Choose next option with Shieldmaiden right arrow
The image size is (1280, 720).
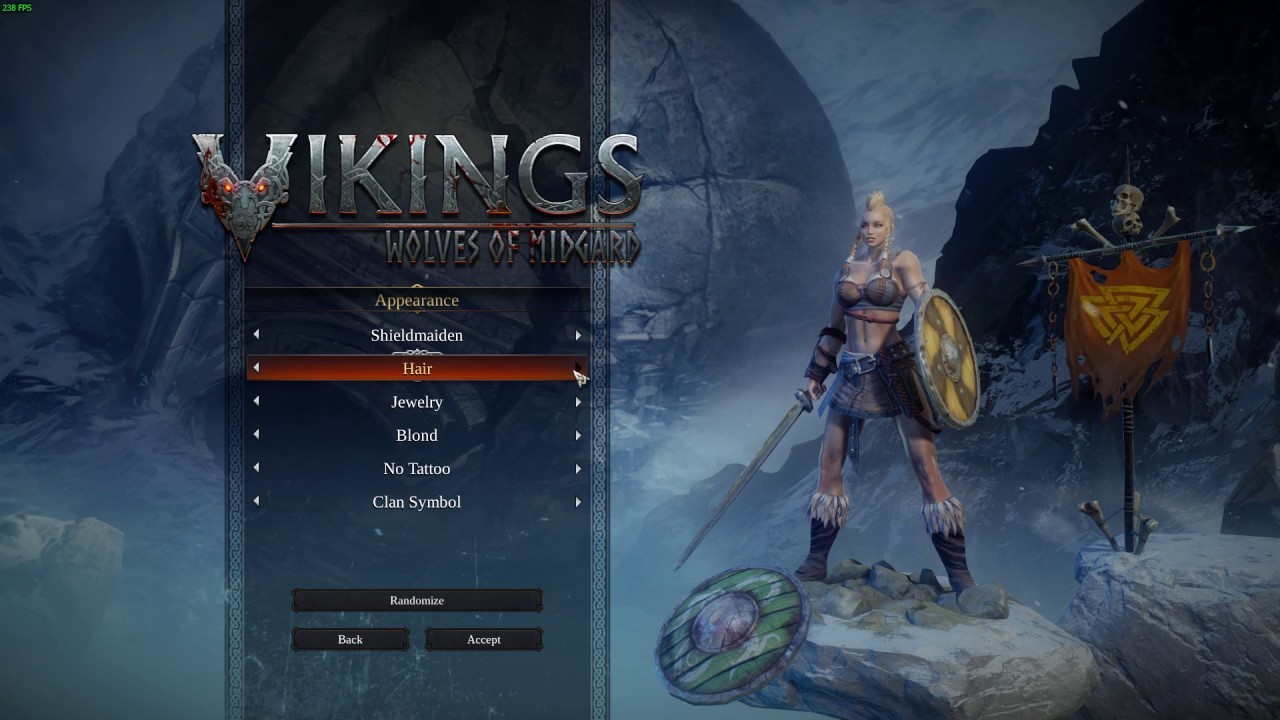[578, 335]
